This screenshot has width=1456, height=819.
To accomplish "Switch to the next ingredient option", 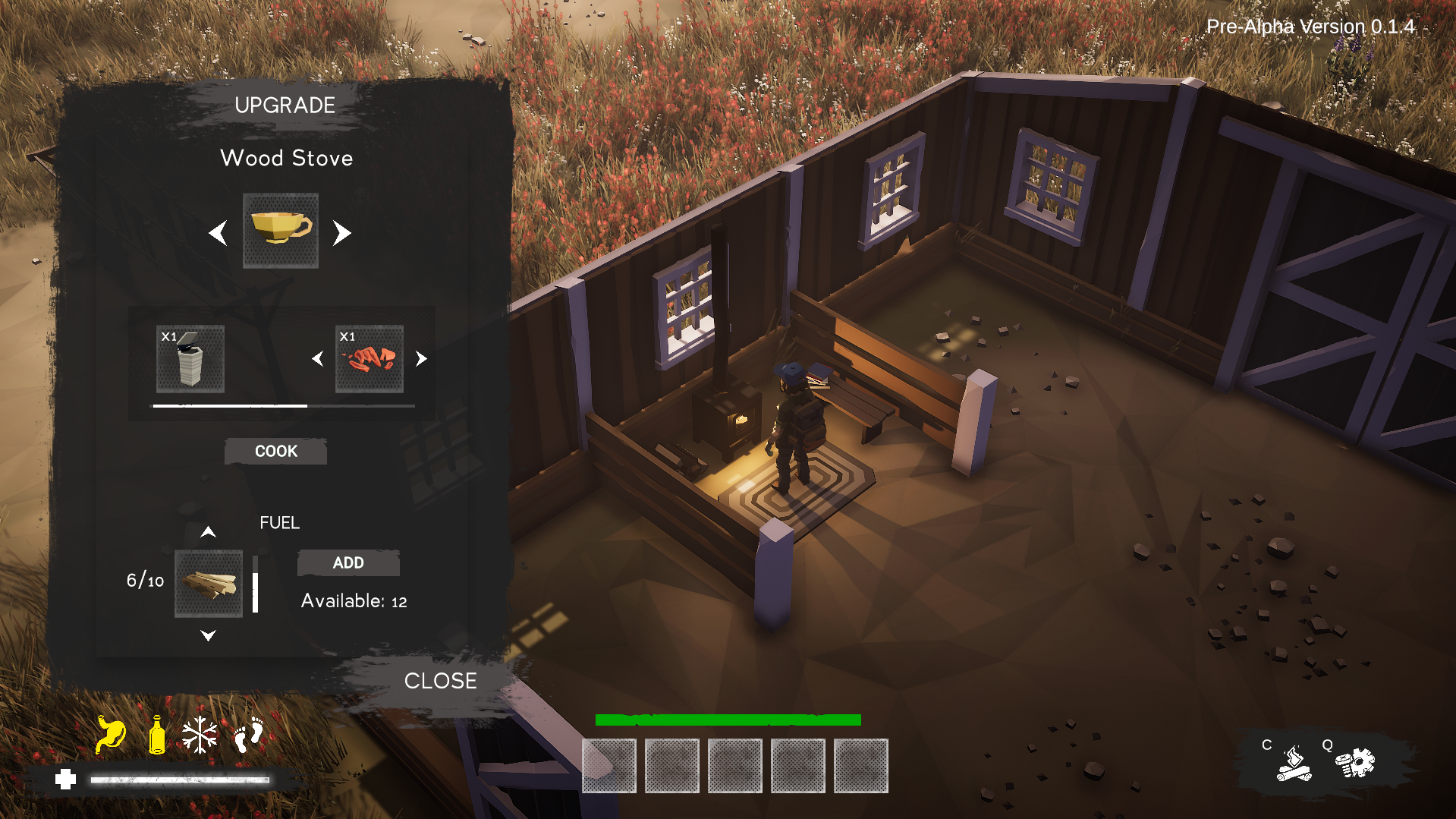I will (421, 359).
